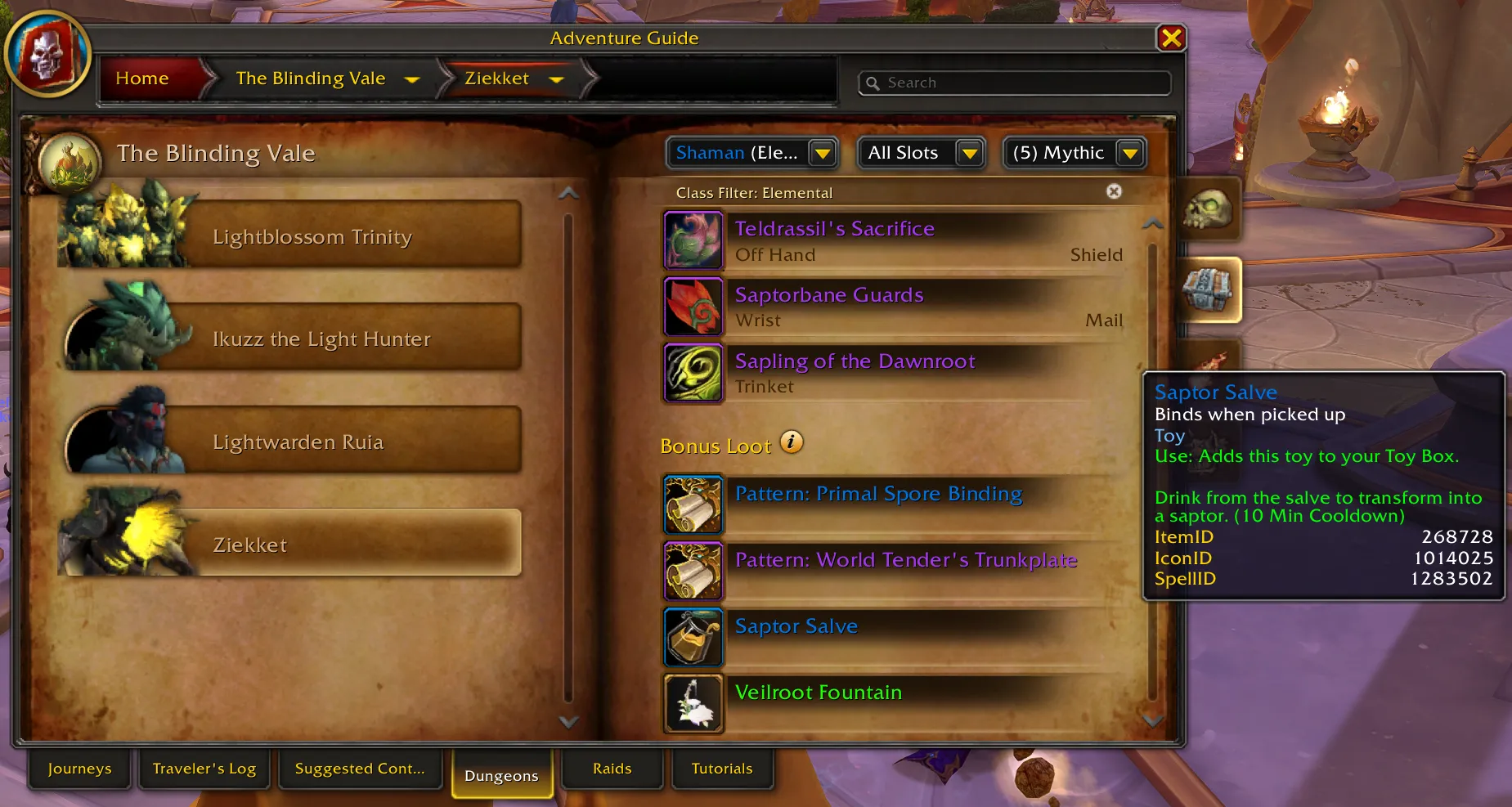The height and width of the screenshot is (807, 1512).
Task: Switch to the Raids tab
Action: [x=612, y=769]
